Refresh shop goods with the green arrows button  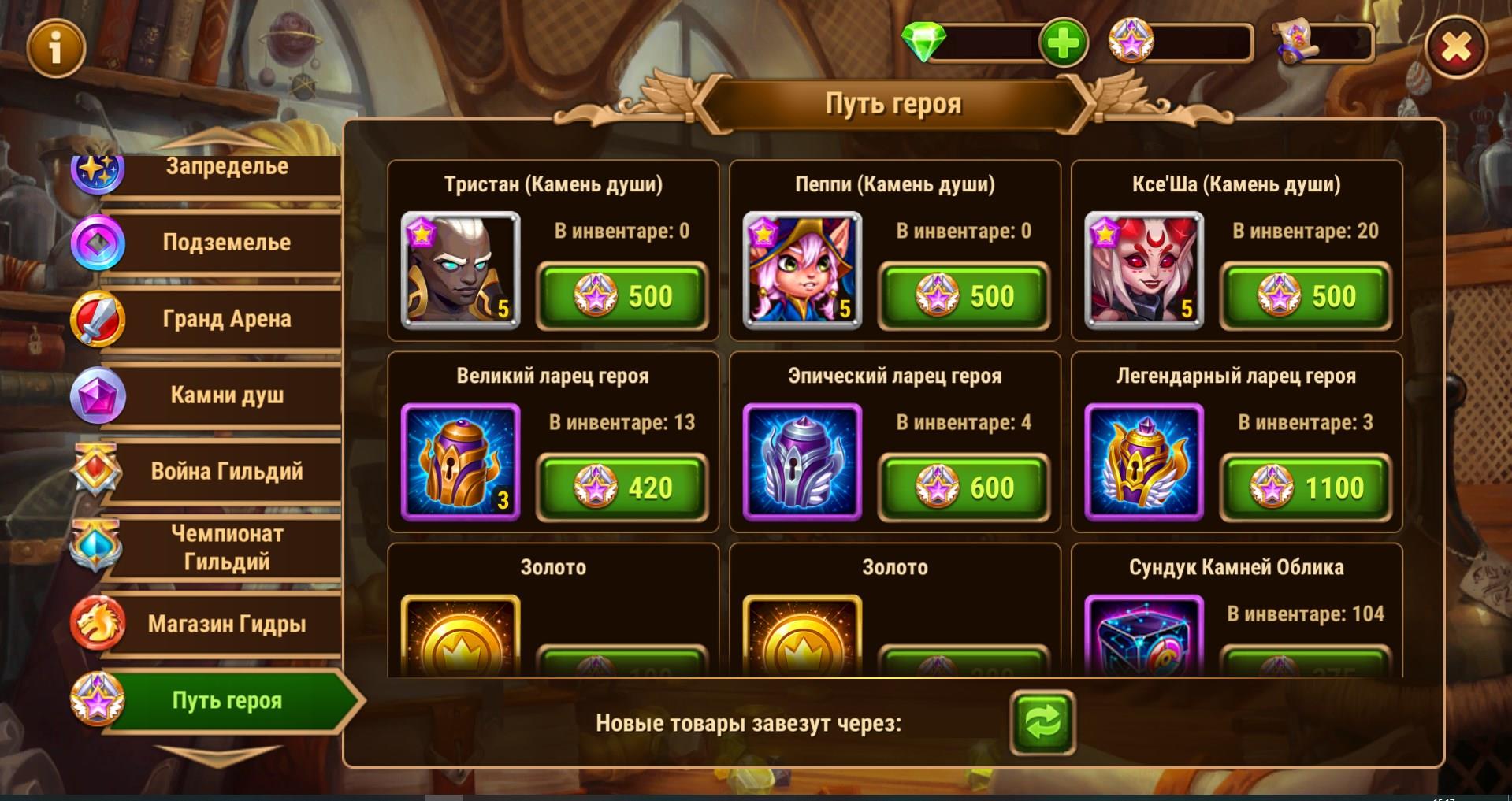coord(1042,722)
